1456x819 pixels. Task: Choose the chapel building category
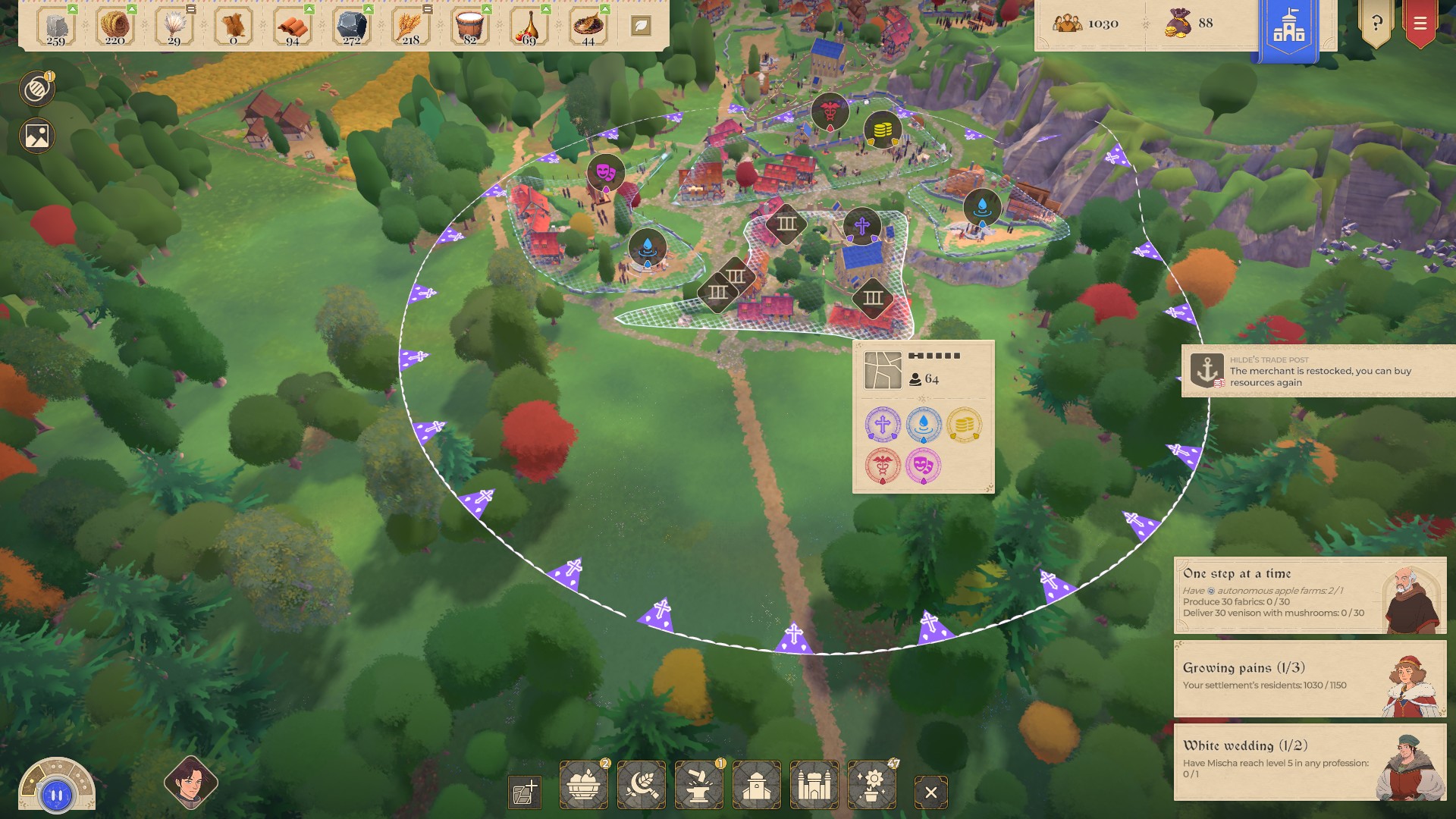click(x=757, y=786)
